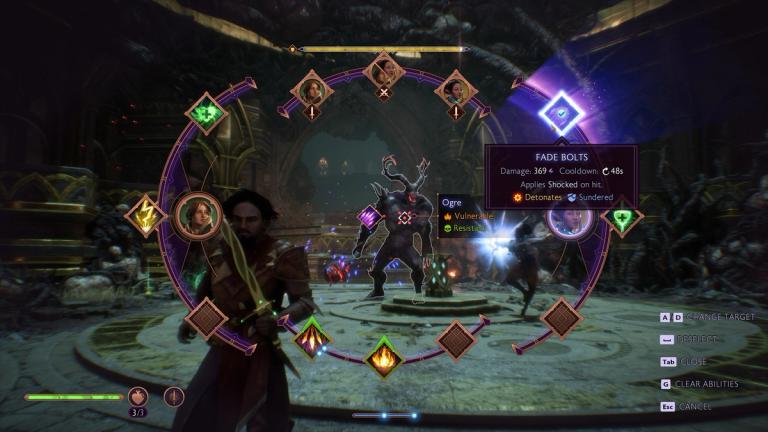
Task: Trigger the green-bordered spike burst ability
Action: pyautogui.click(x=312, y=337)
